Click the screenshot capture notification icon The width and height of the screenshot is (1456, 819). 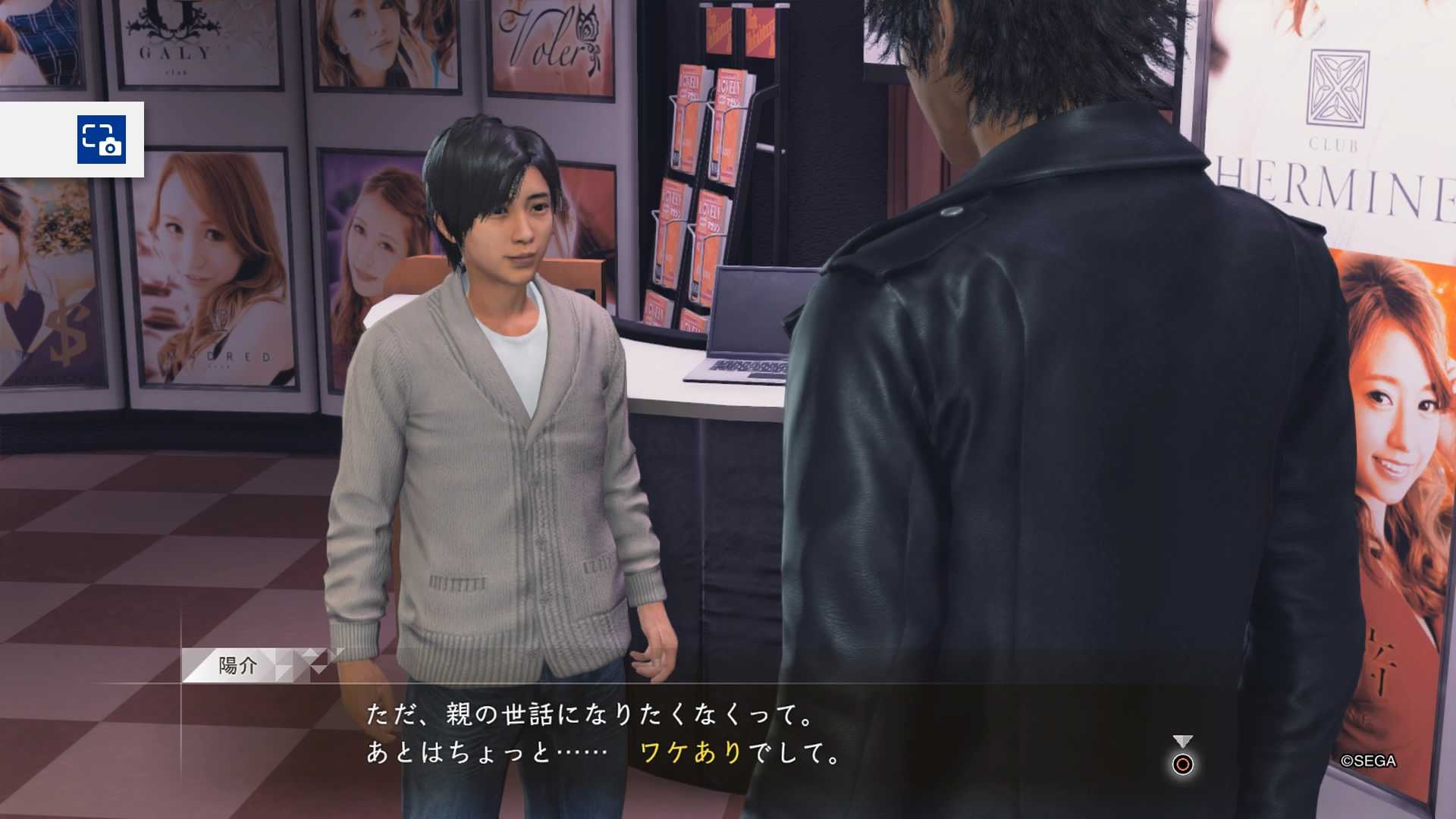[101, 140]
